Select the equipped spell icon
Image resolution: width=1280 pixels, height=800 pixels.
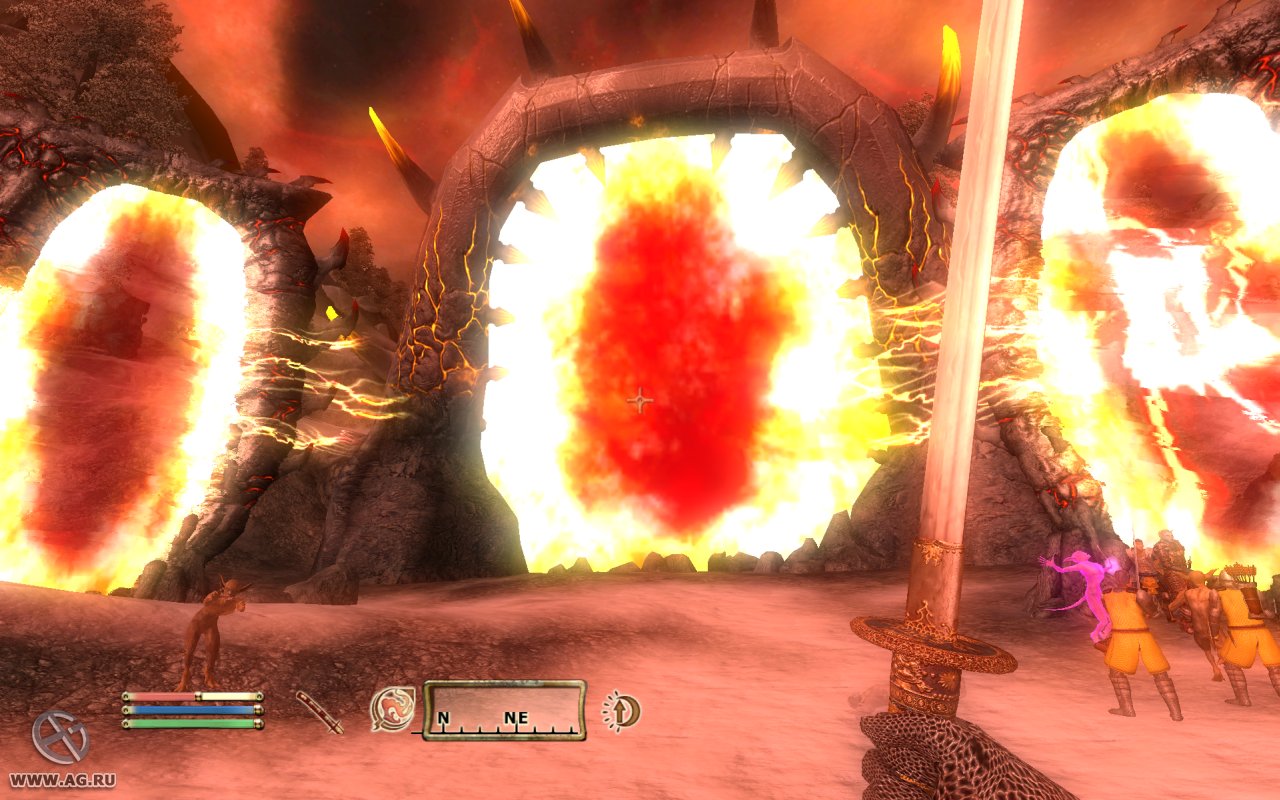click(392, 709)
